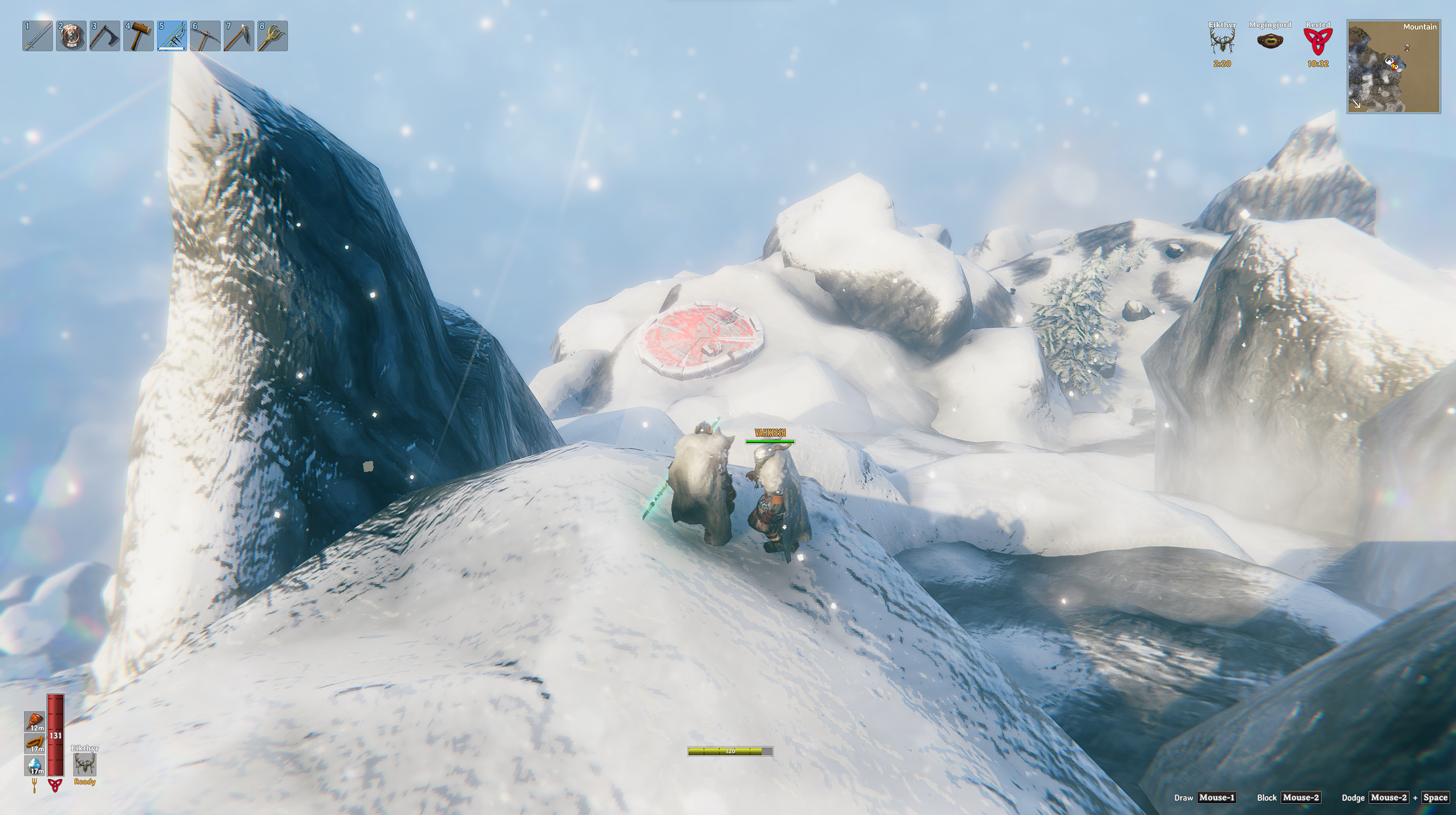Screen dimensions: 1456x815
Task: Inspect the Megingjord belt status icon
Action: coord(1269,41)
